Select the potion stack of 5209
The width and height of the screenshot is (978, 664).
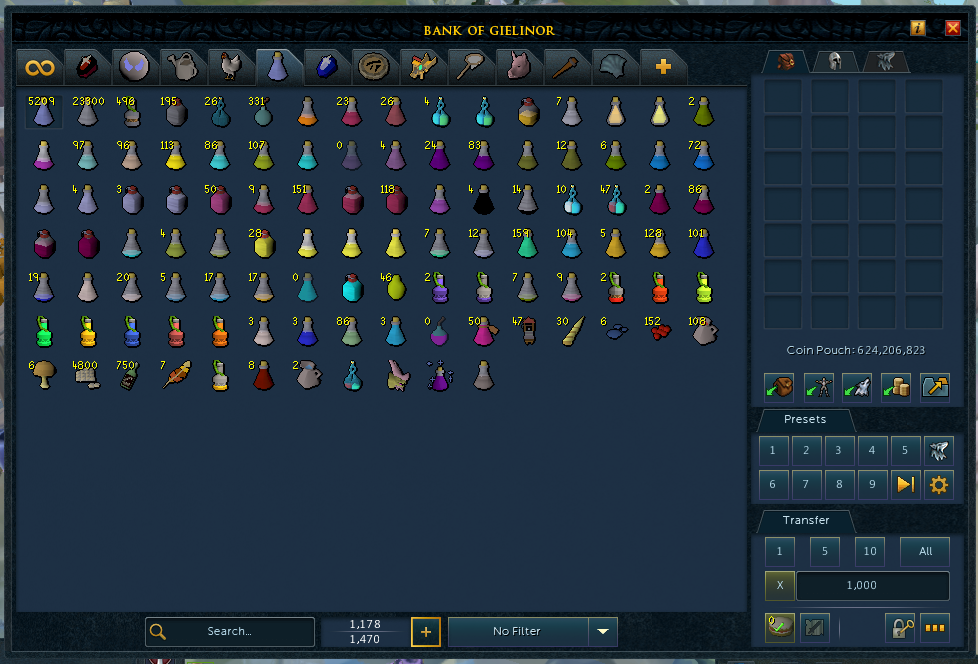click(x=42, y=111)
